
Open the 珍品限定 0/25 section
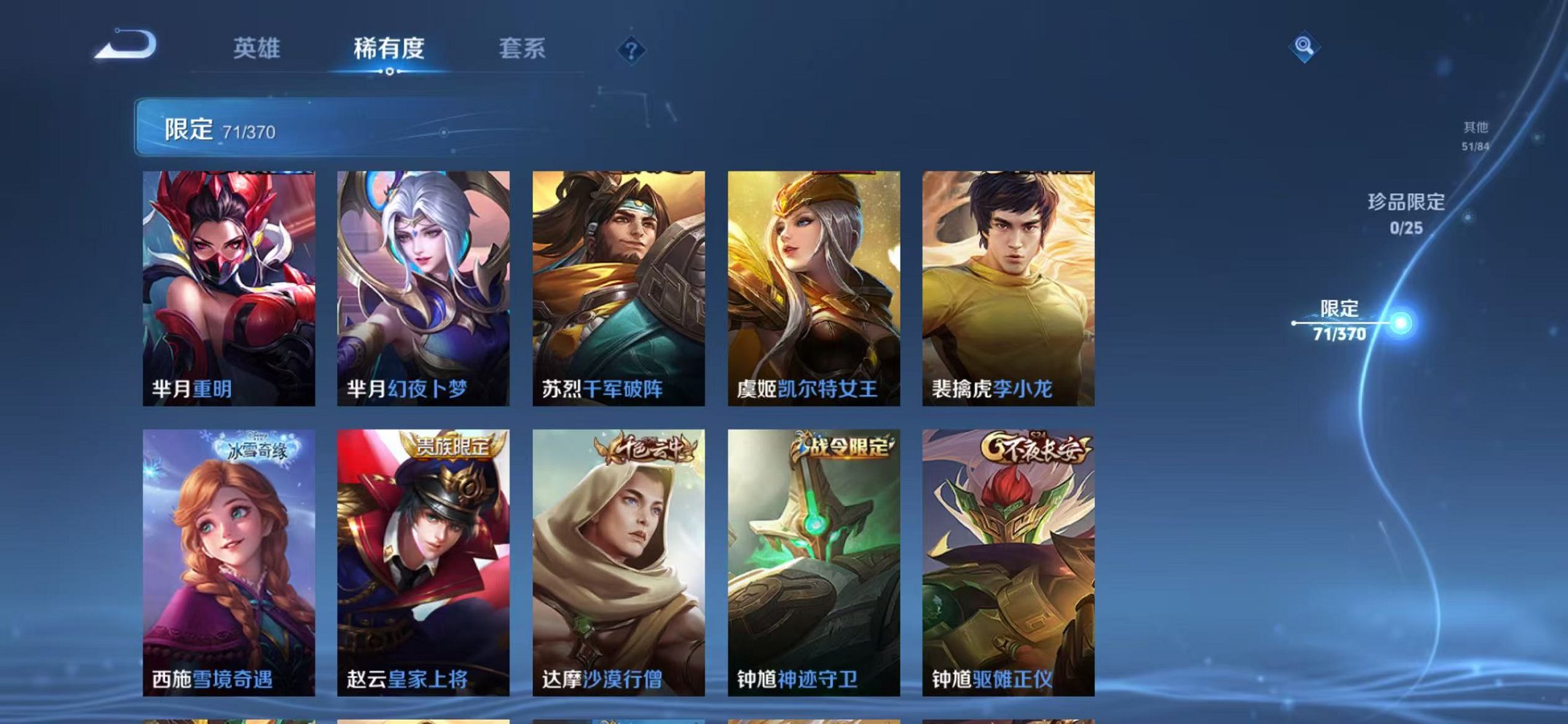(x=1406, y=216)
